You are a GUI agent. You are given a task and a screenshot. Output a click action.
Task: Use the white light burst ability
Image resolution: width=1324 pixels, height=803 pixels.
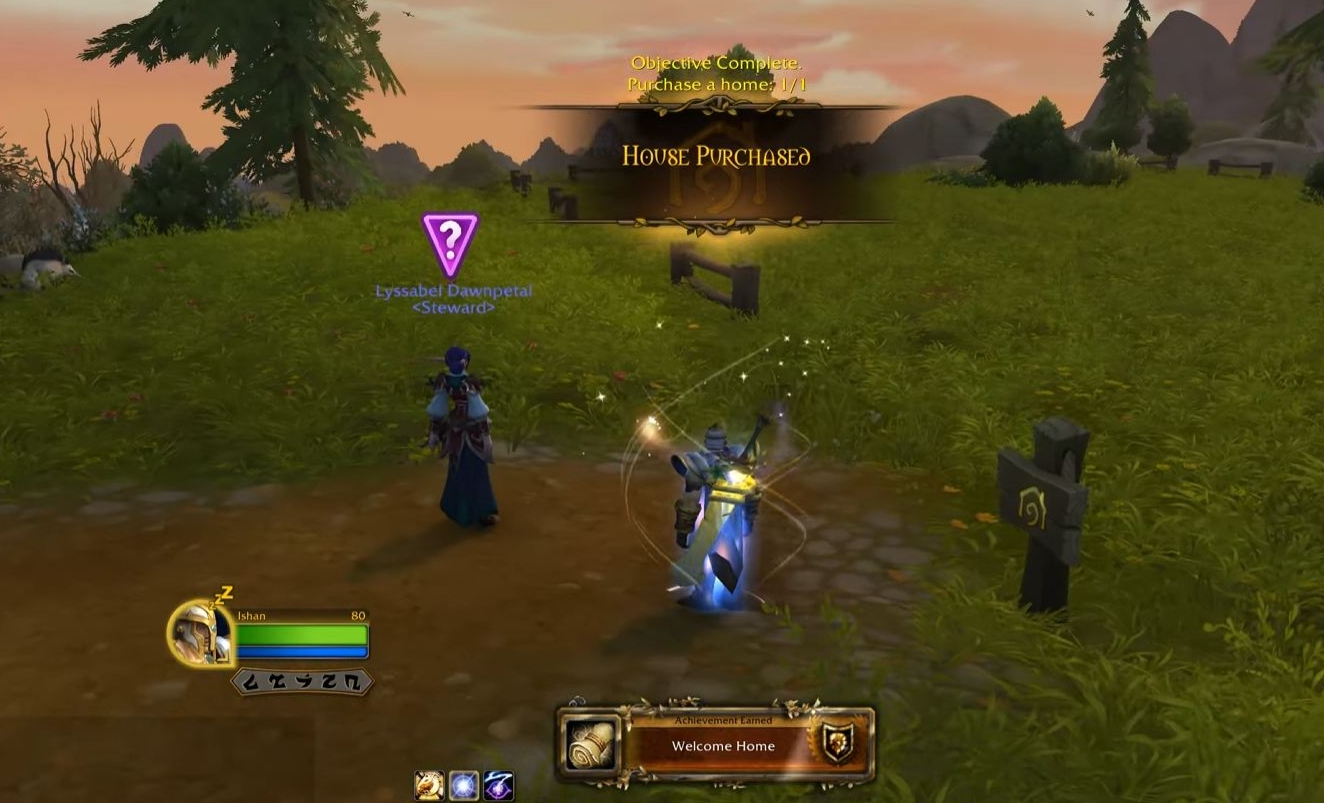[x=463, y=786]
